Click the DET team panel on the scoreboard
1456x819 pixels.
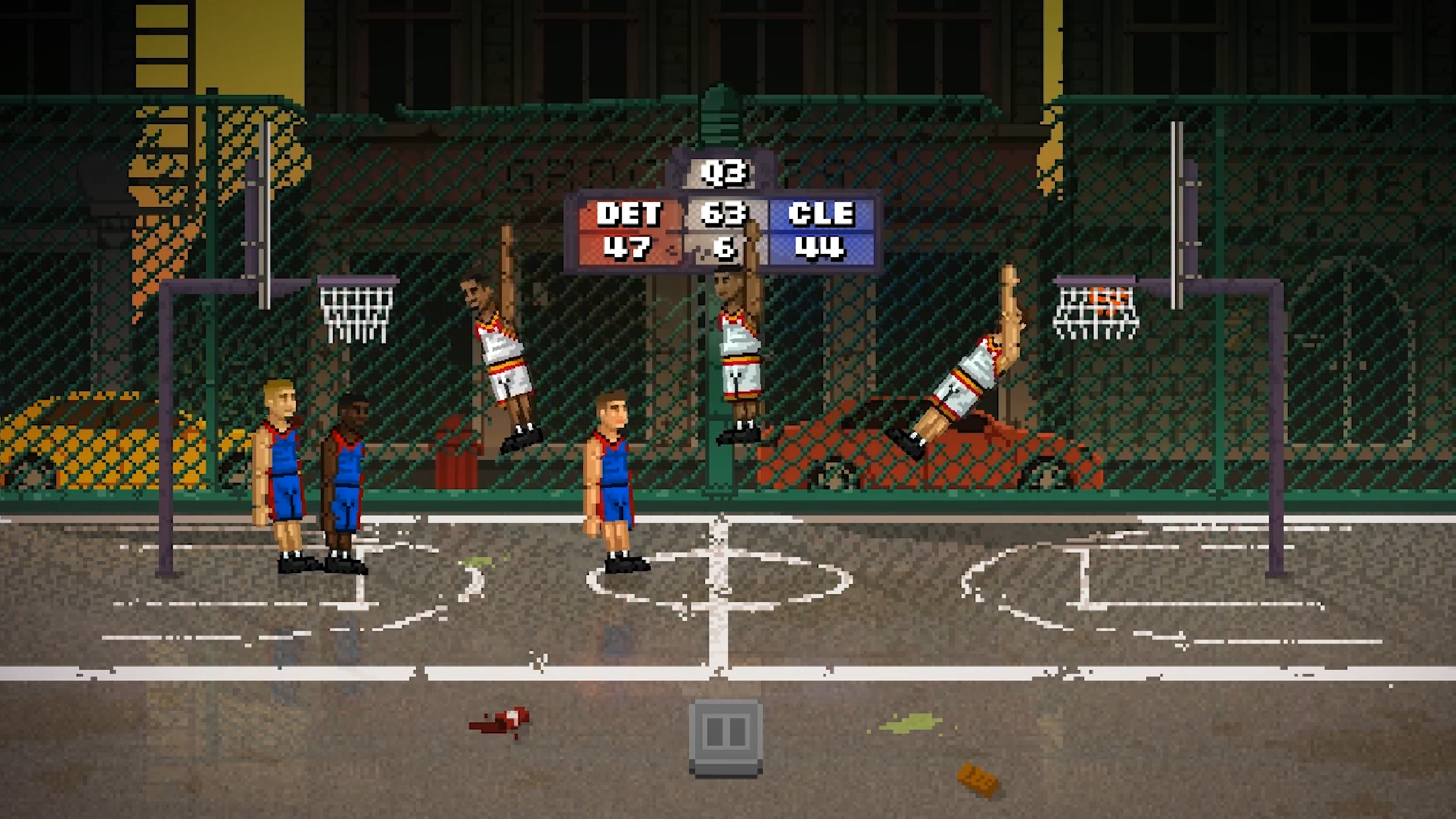click(x=629, y=214)
